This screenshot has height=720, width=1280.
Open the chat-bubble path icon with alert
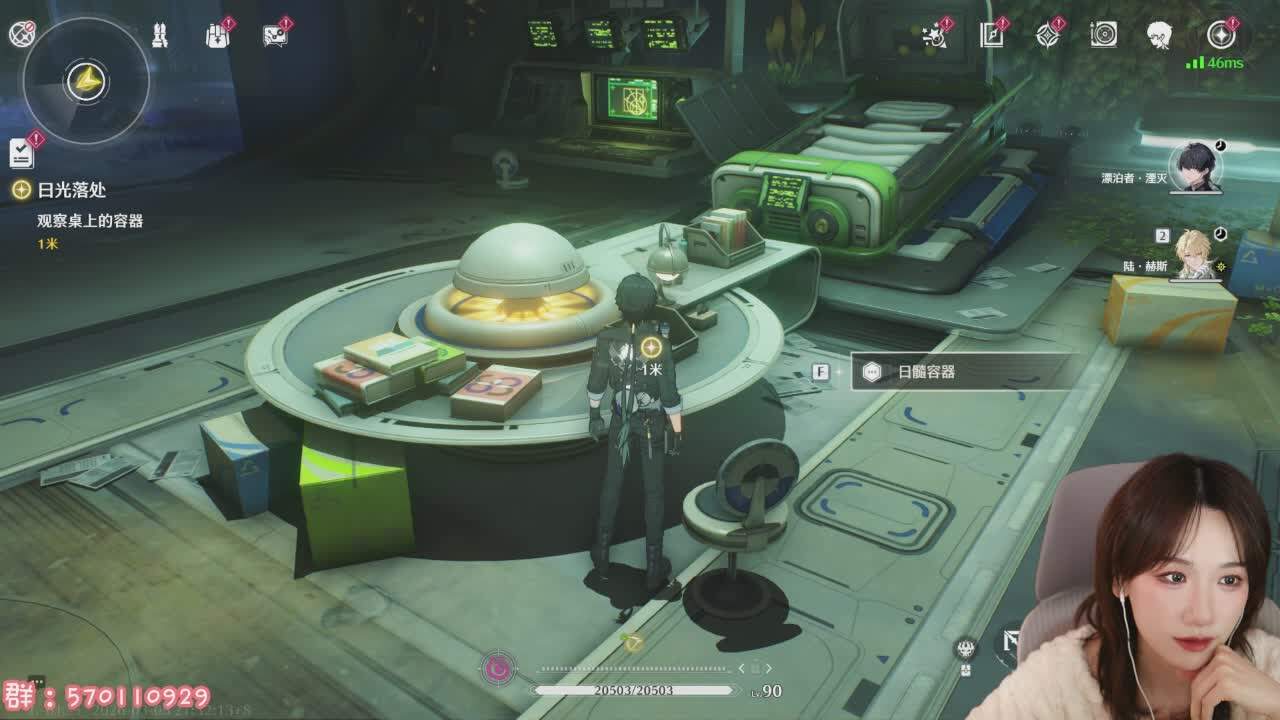point(275,35)
